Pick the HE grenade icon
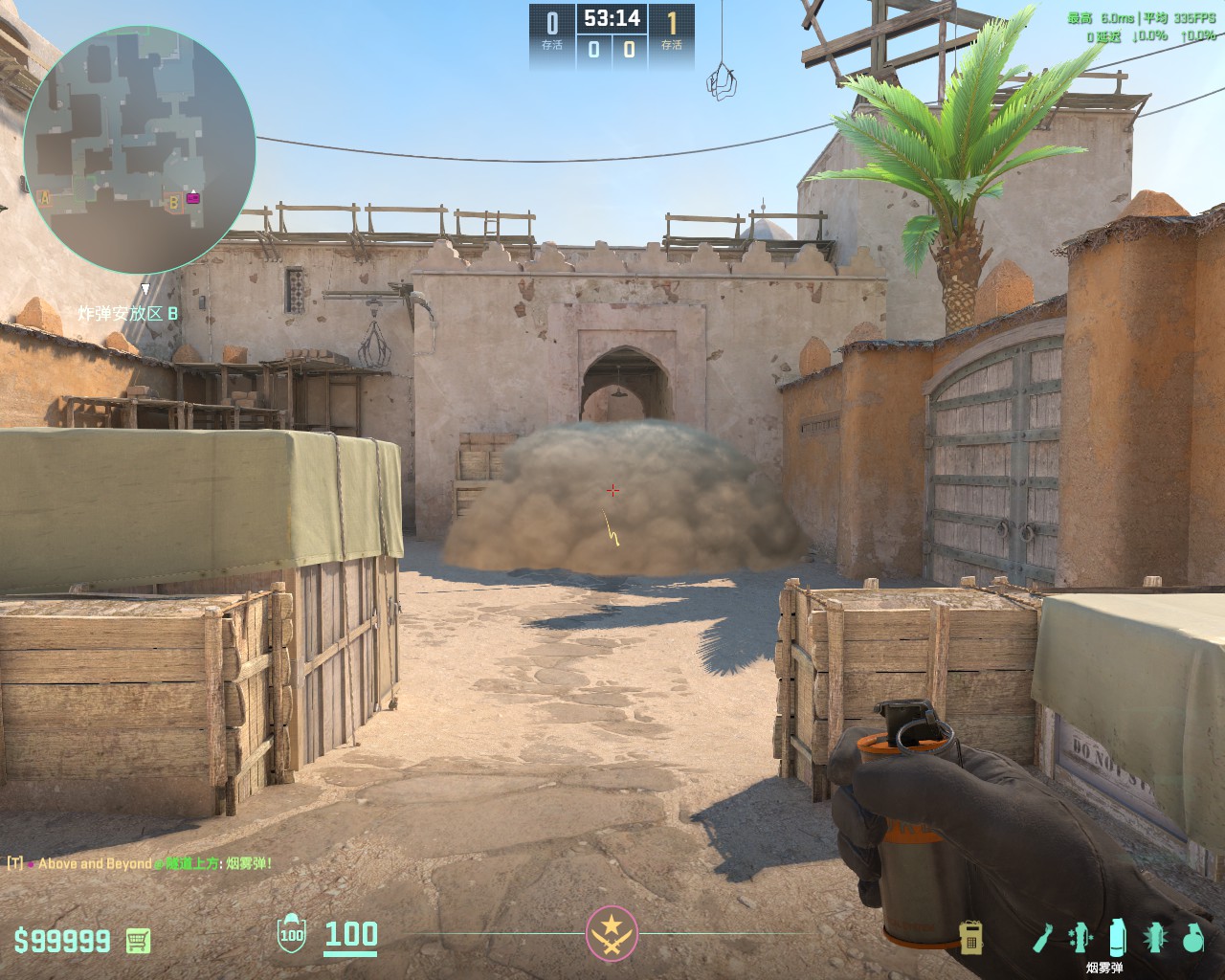This screenshot has height=980, width=1225. click(x=1192, y=938)
